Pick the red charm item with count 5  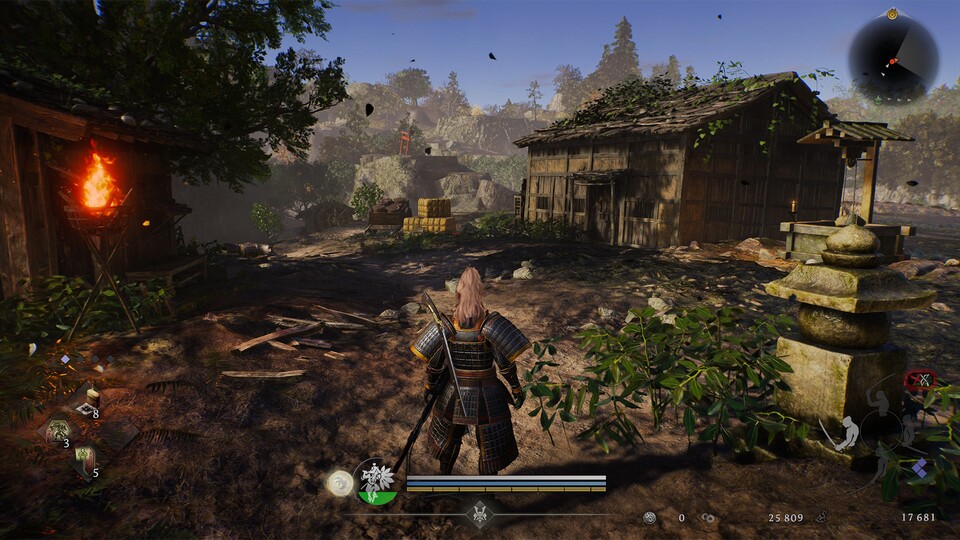[85, 459]
